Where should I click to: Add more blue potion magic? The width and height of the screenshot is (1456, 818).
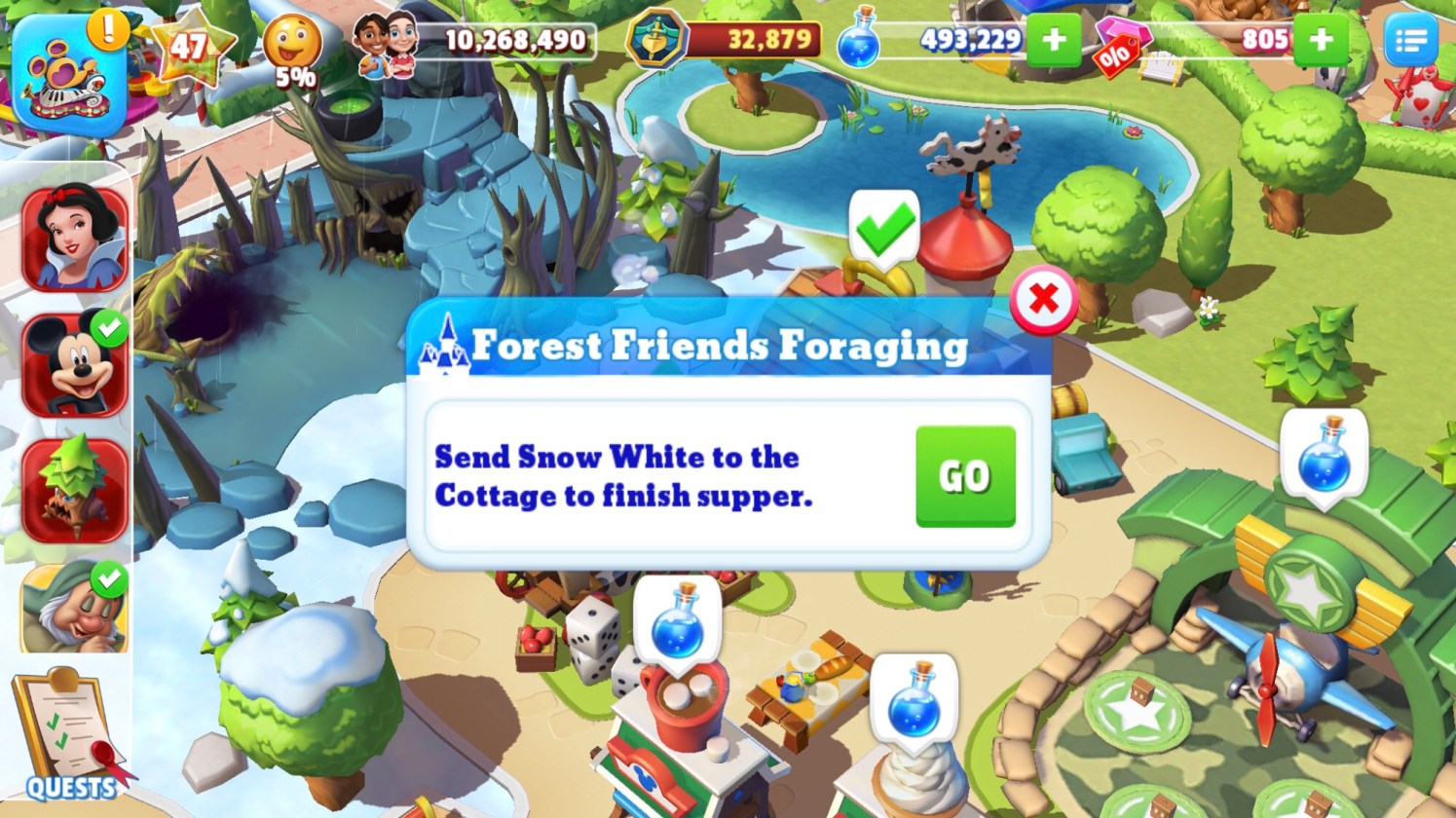click(1054, 40)
